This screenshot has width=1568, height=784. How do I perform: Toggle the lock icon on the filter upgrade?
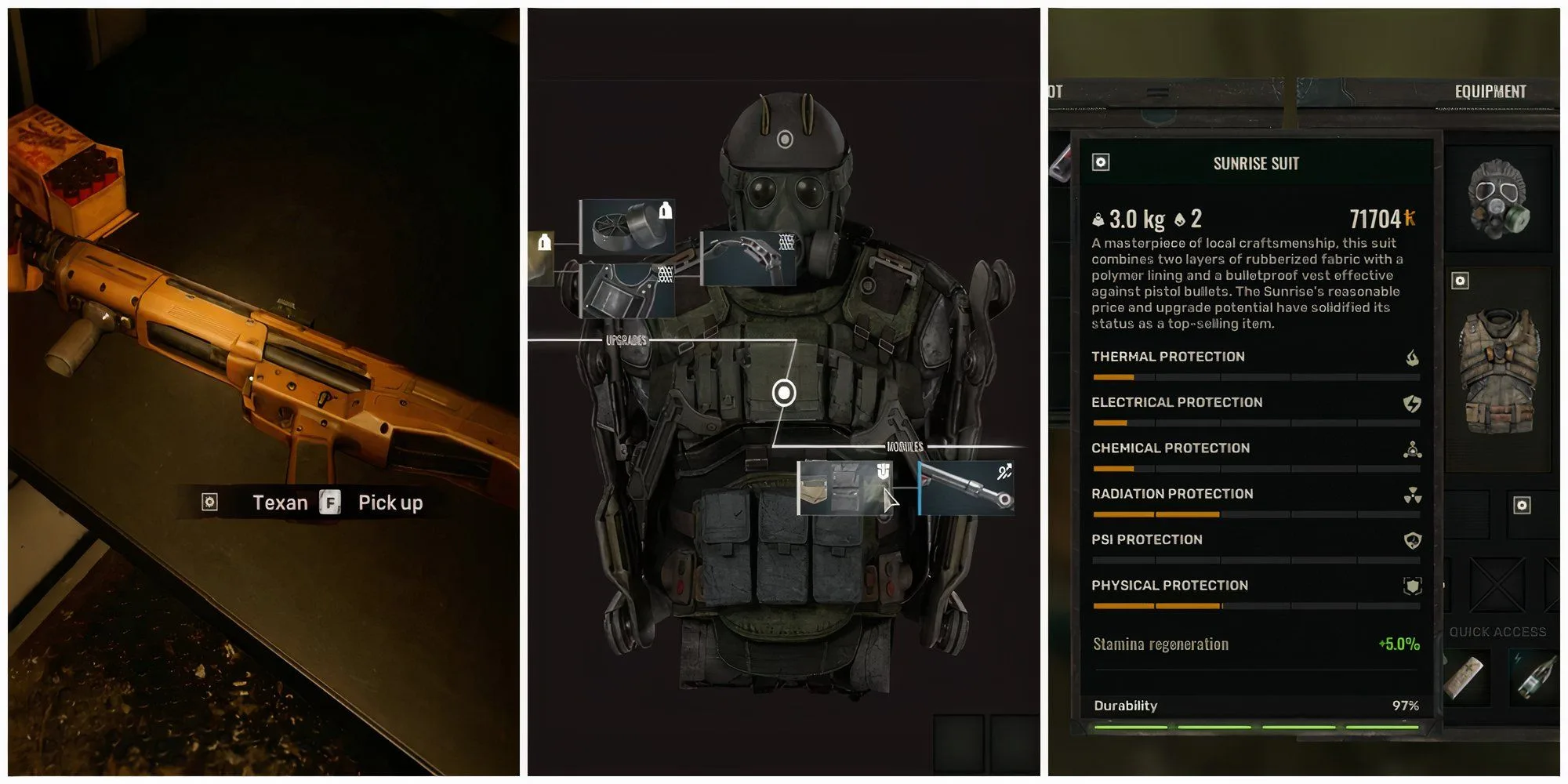click(666, 212)
